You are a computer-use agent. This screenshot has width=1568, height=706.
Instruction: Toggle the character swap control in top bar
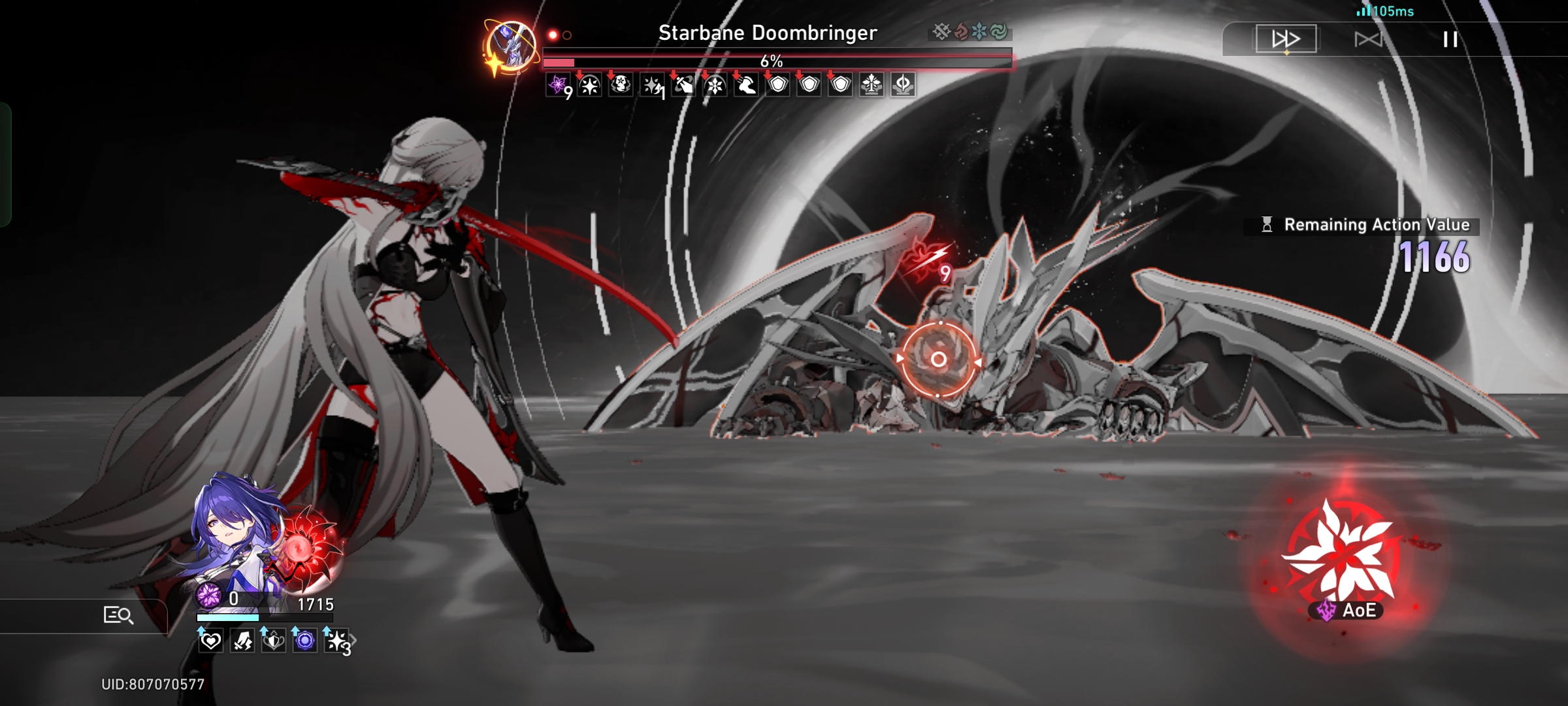point(1370,39)
